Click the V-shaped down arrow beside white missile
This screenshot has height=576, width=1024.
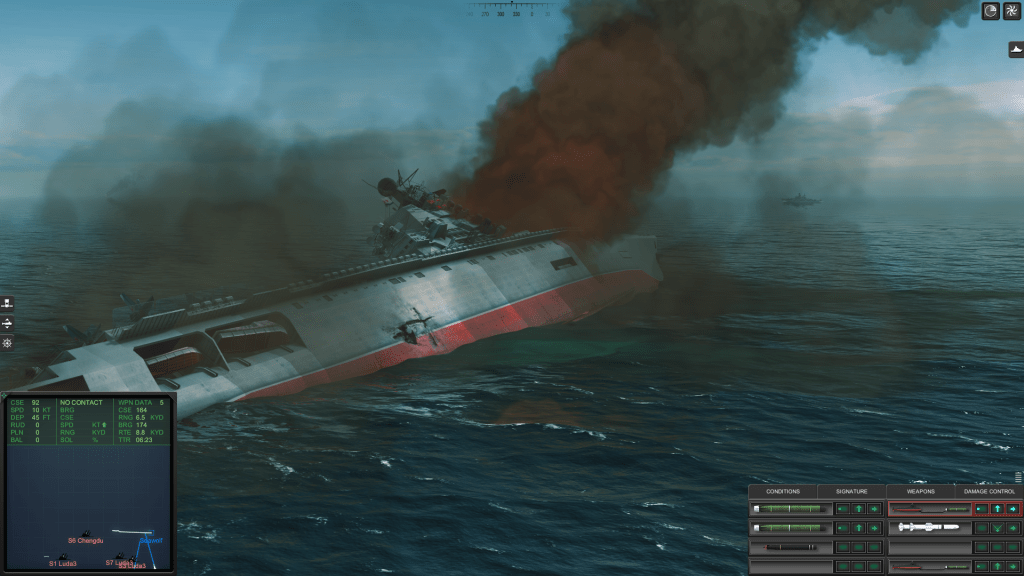(997, 527)
